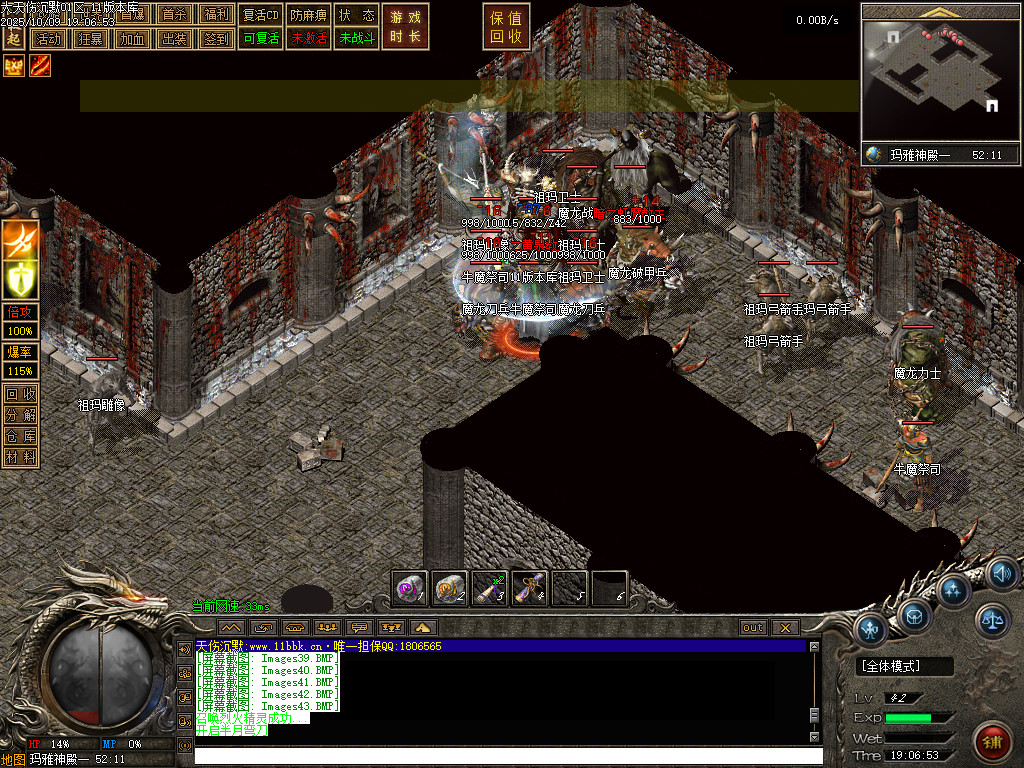Select the 加血 heal button
1024x768 pixels.
tap(131, 39)
